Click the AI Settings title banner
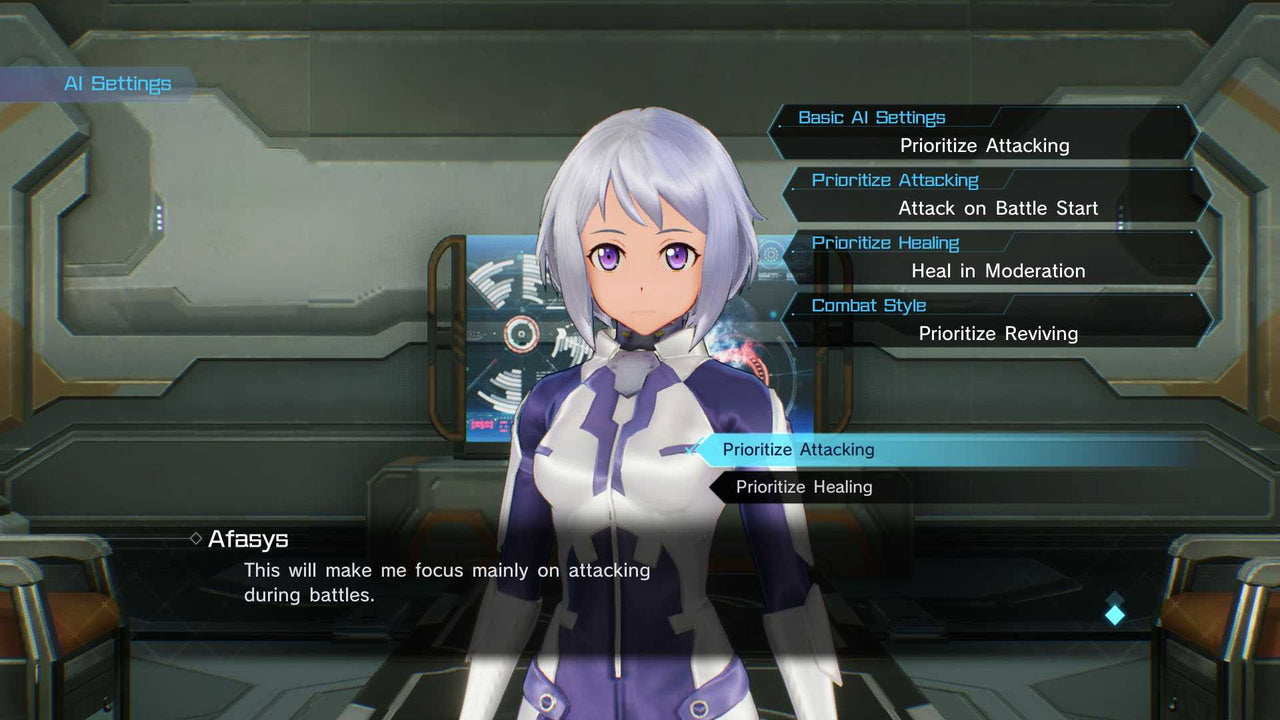Viewport: 1280px width, 720px height. (117, 84)
